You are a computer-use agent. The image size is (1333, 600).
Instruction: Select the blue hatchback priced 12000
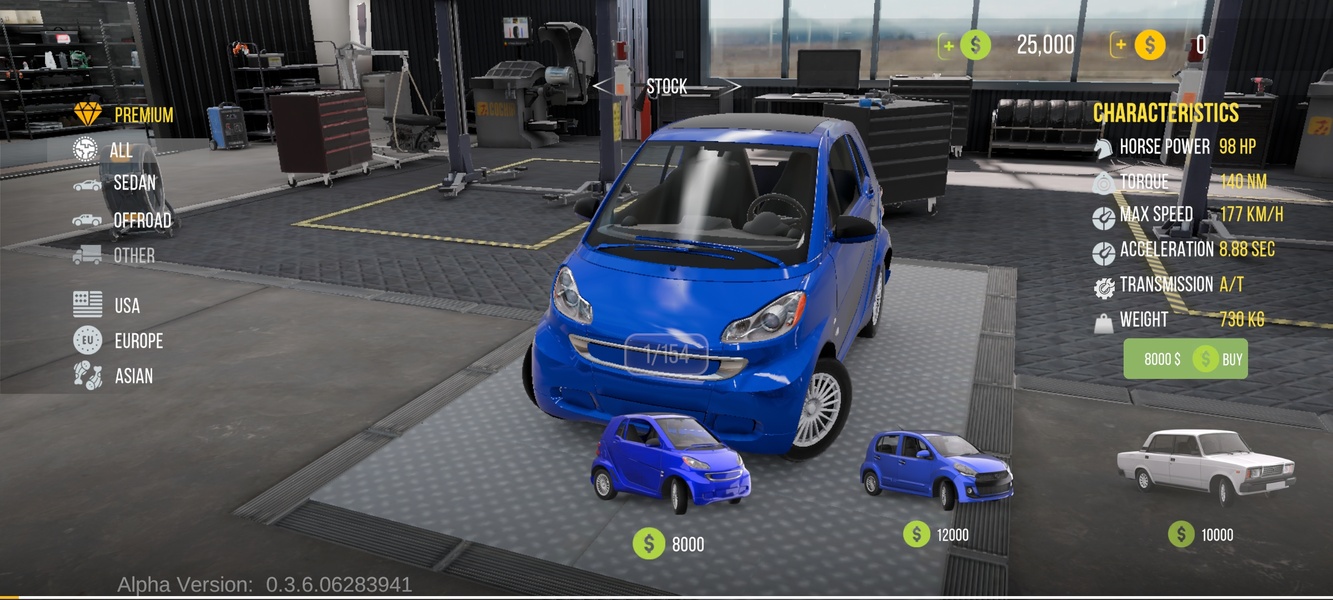point(935,467)
